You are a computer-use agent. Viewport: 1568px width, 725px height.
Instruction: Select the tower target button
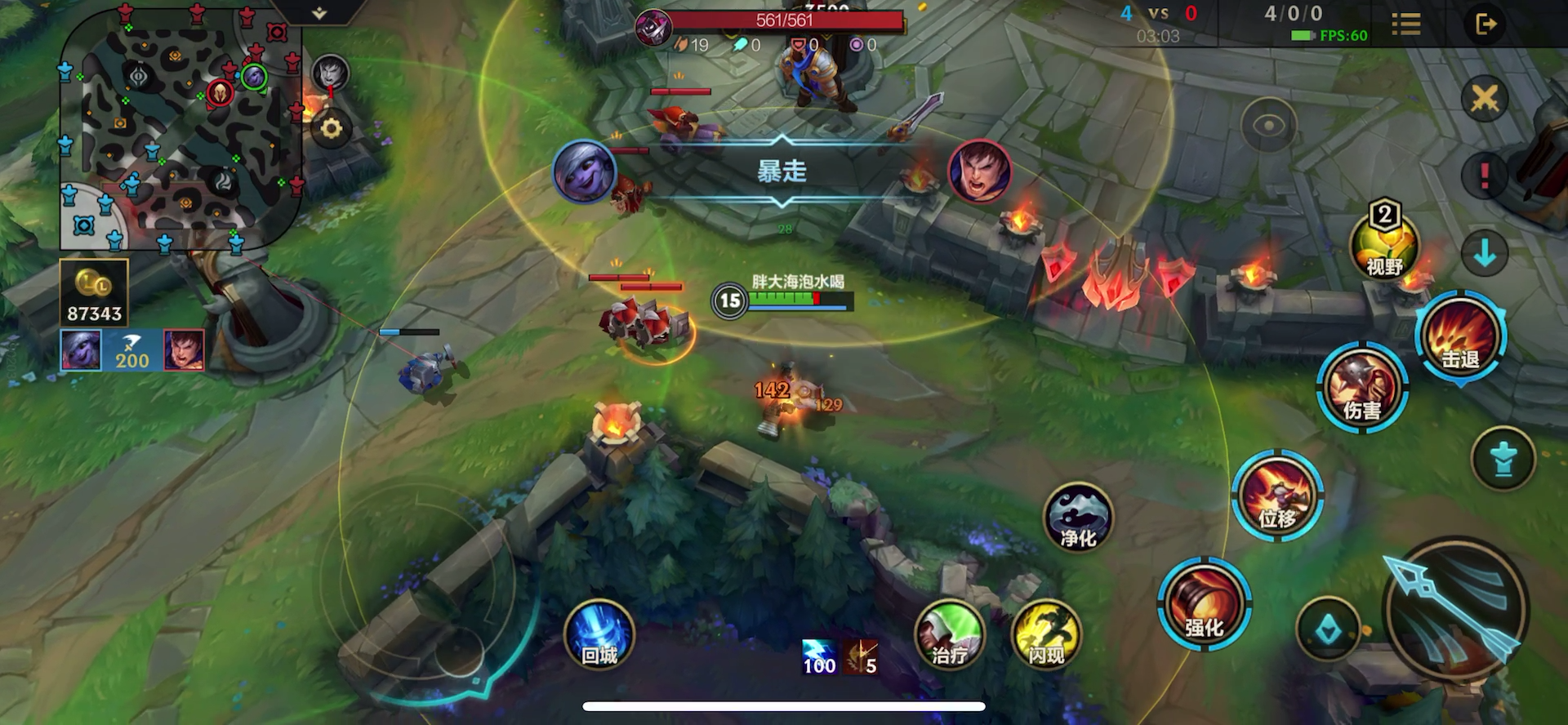coord(1503,458)
